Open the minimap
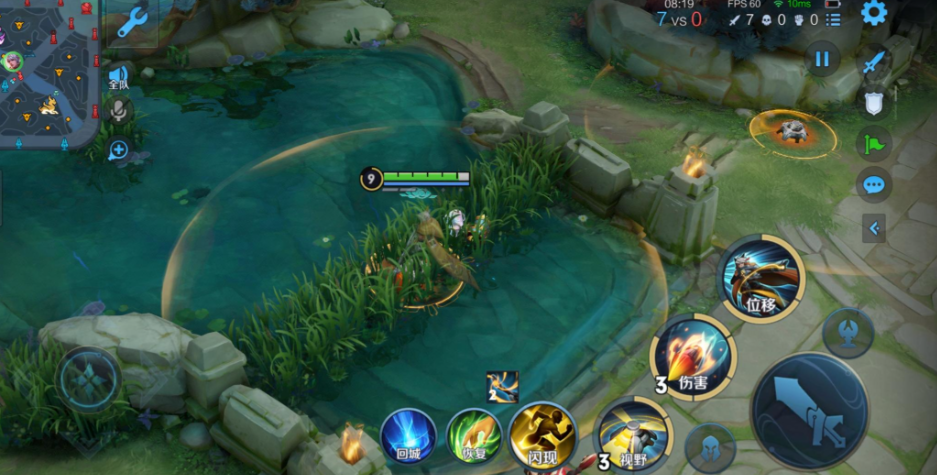Image resolution: width=937 pixels, height=475 pixels. [48, 70]
